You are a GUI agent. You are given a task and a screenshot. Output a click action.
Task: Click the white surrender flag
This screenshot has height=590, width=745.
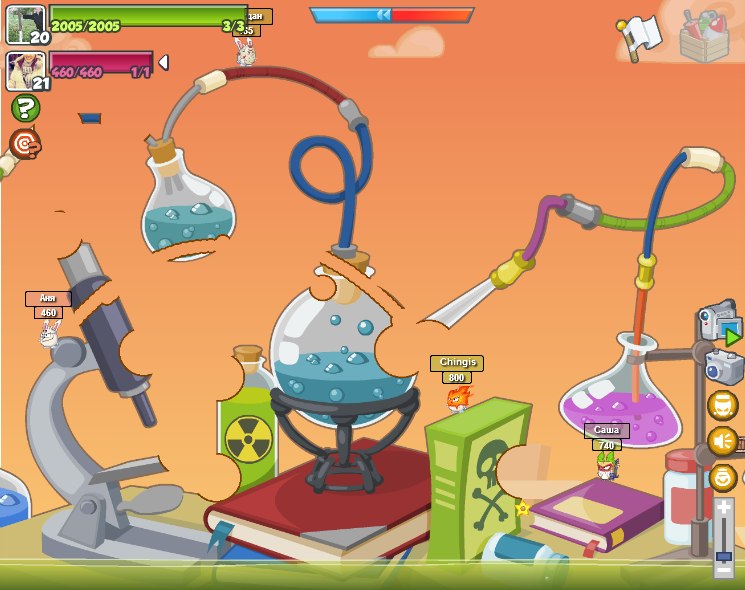click(x=638, y=37)
